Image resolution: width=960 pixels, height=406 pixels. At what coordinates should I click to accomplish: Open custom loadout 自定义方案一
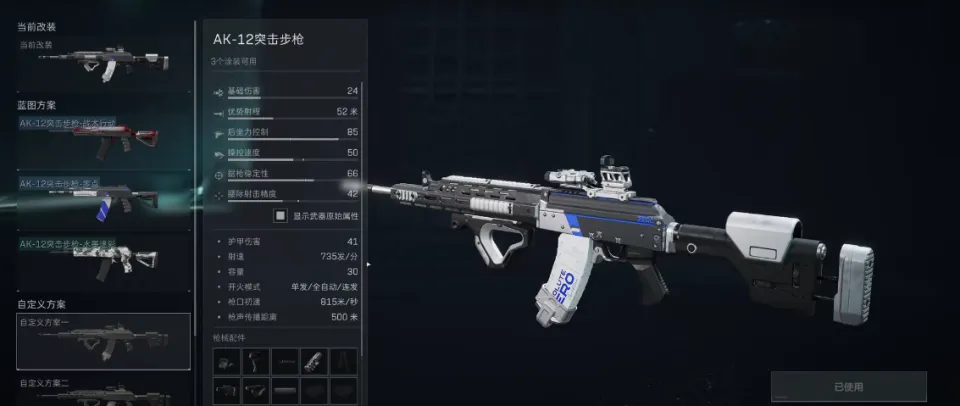(103, 341)
